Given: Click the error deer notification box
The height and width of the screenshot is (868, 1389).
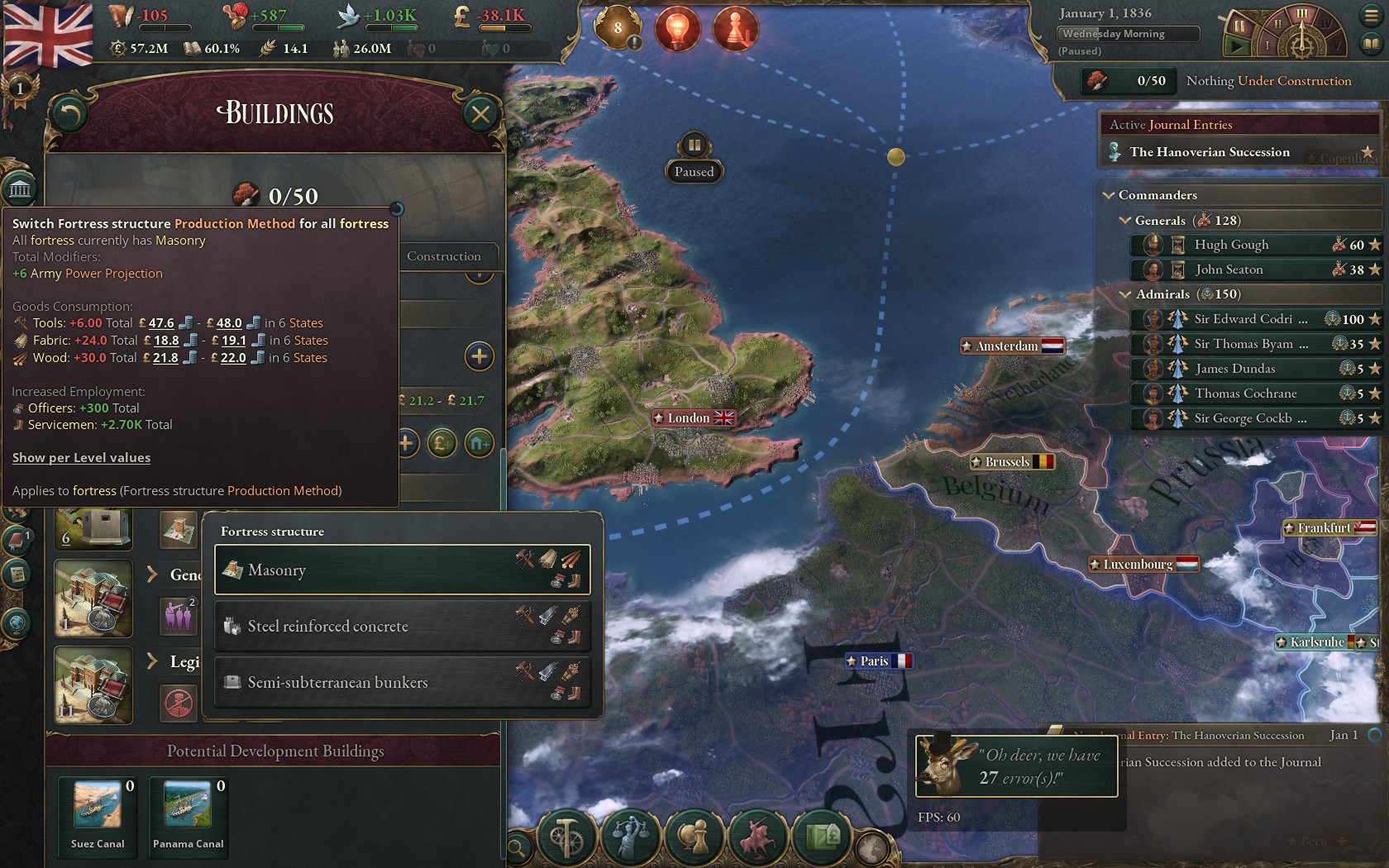Looking at the screenshot, I should pos(1016,766).
